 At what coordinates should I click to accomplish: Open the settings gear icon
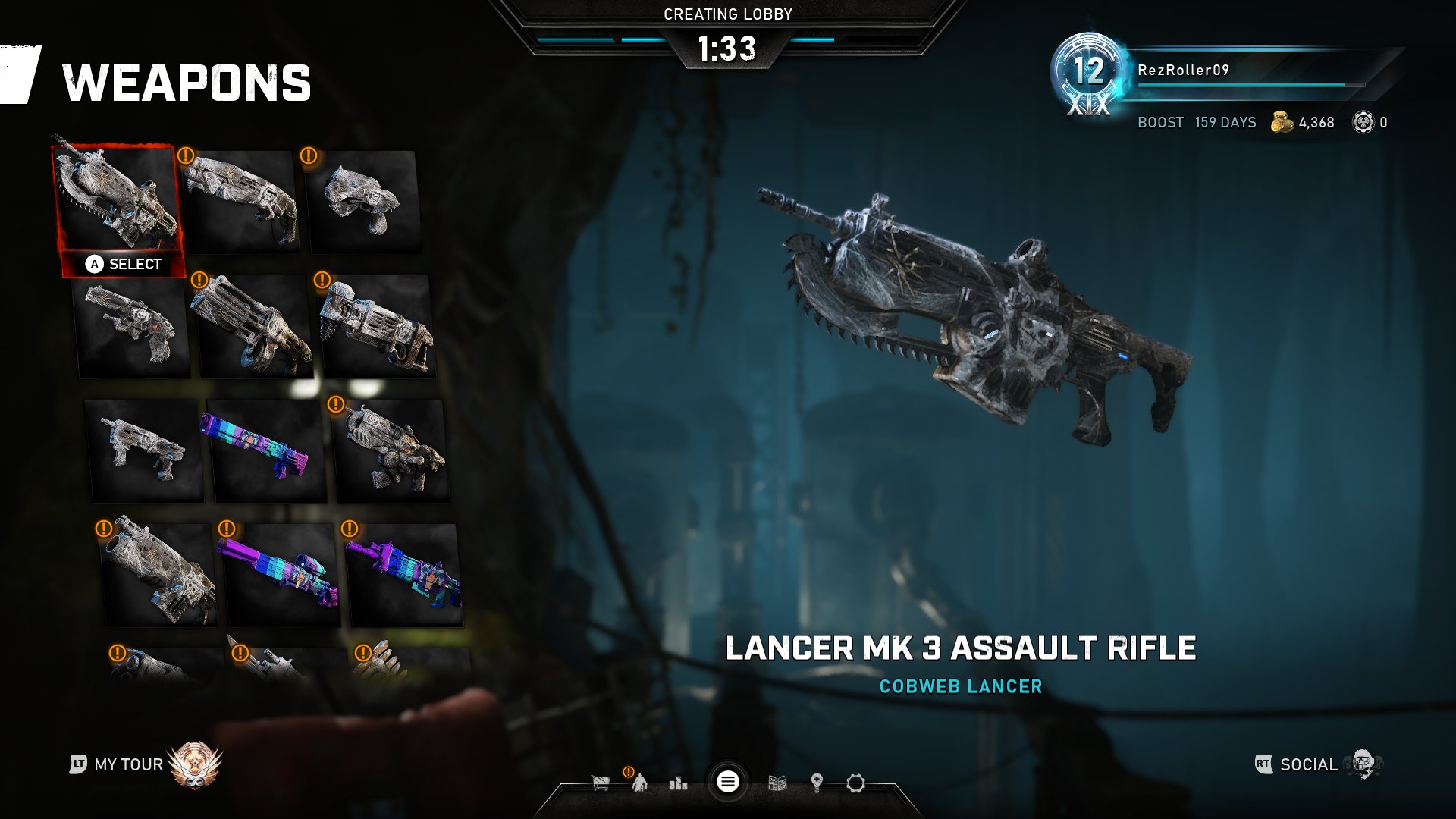point(855,783)
